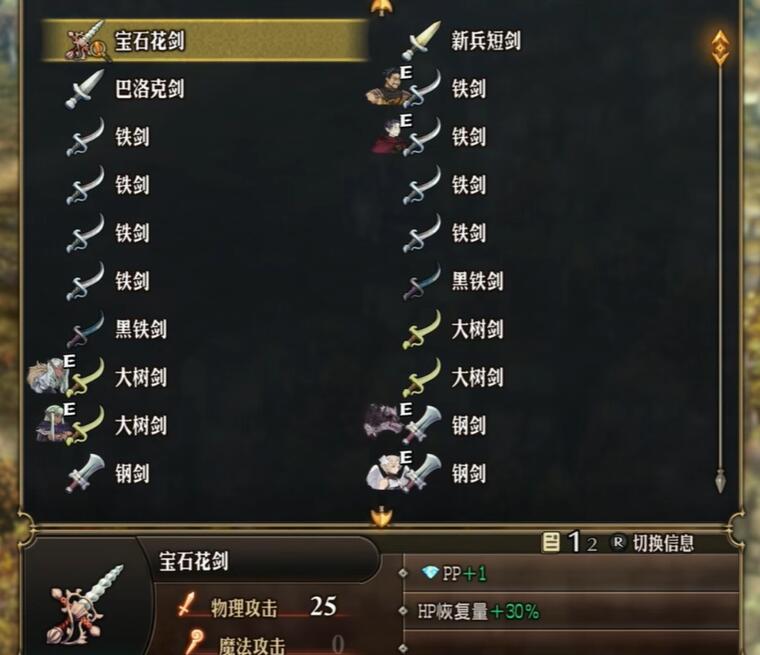Select the unequipped 钢剑 without a character portrait
Viewport: 760px width, 655px height.
point(132,473)
